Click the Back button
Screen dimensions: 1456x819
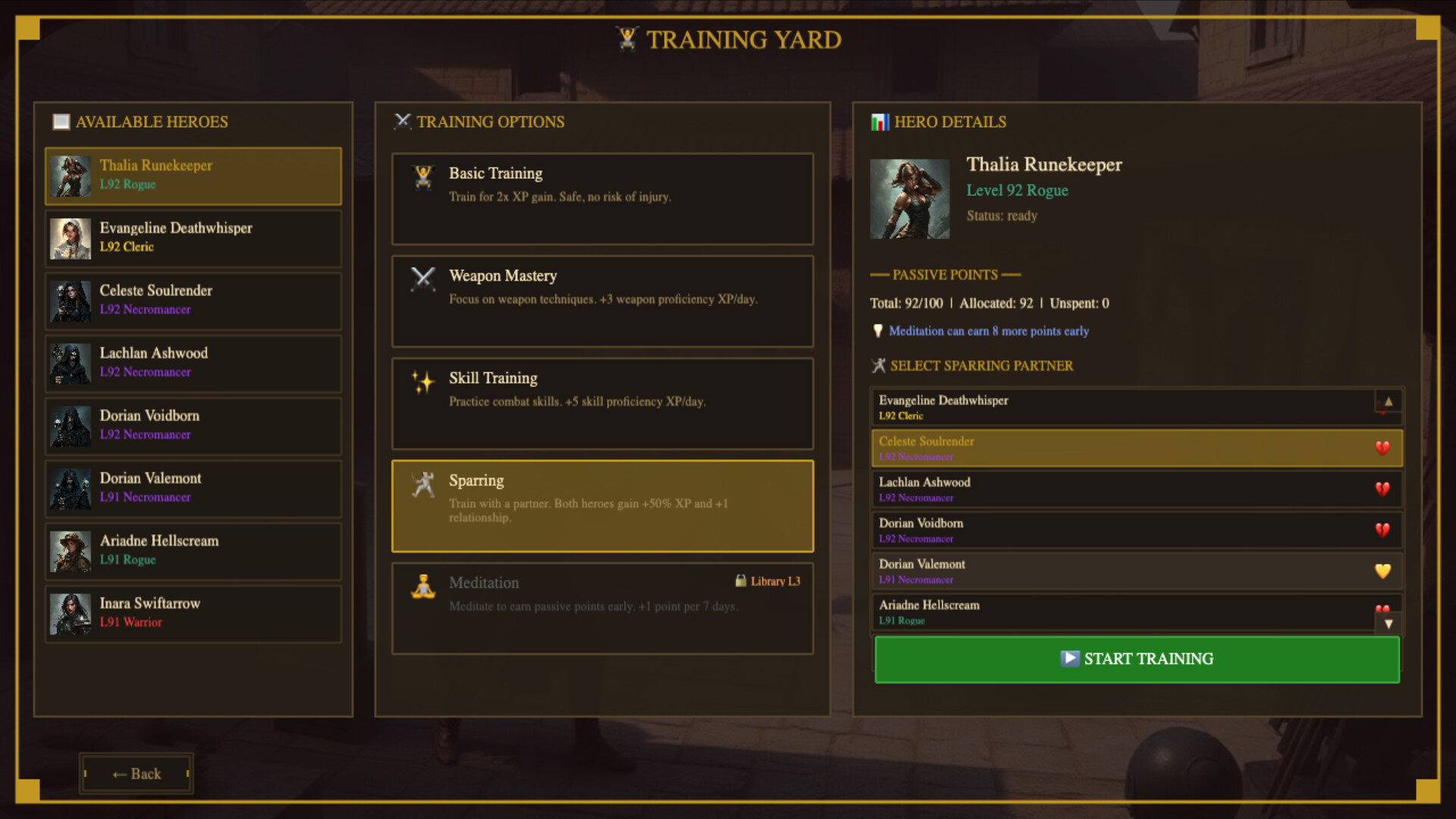pyautogui.click(x=136, y=773)
